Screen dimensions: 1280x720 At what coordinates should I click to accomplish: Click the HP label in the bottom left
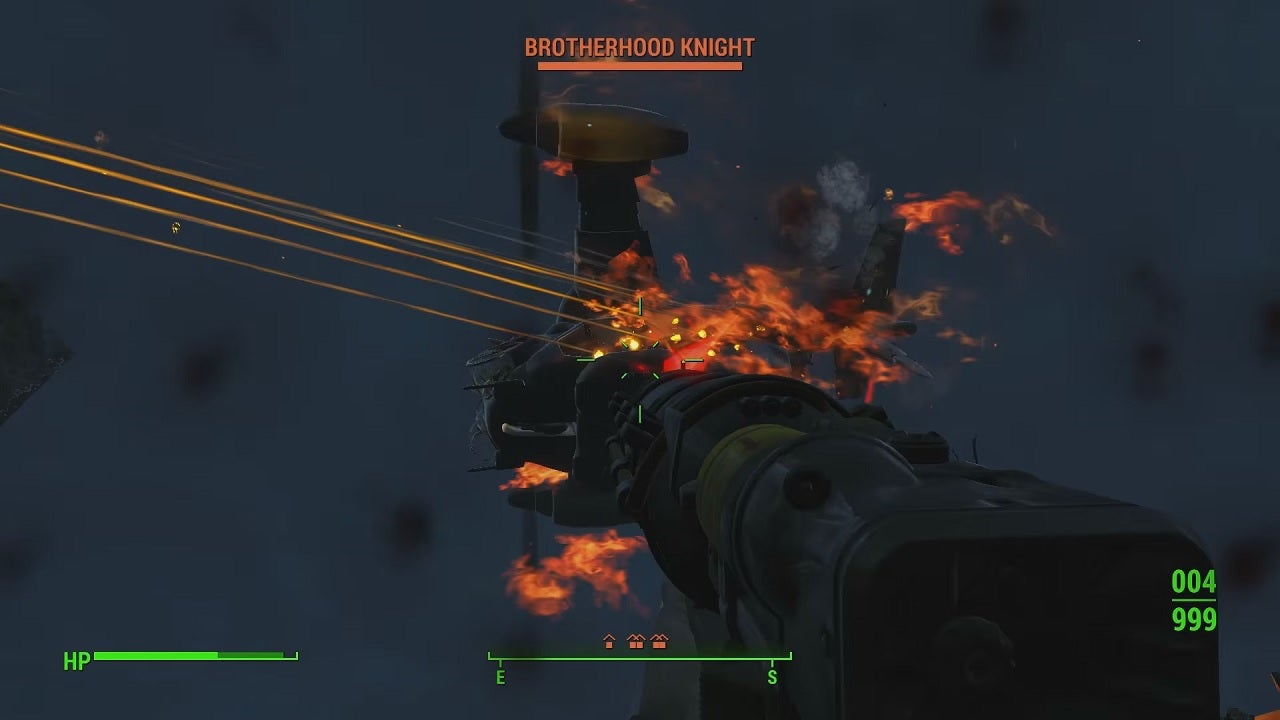[x=77, y=660]
